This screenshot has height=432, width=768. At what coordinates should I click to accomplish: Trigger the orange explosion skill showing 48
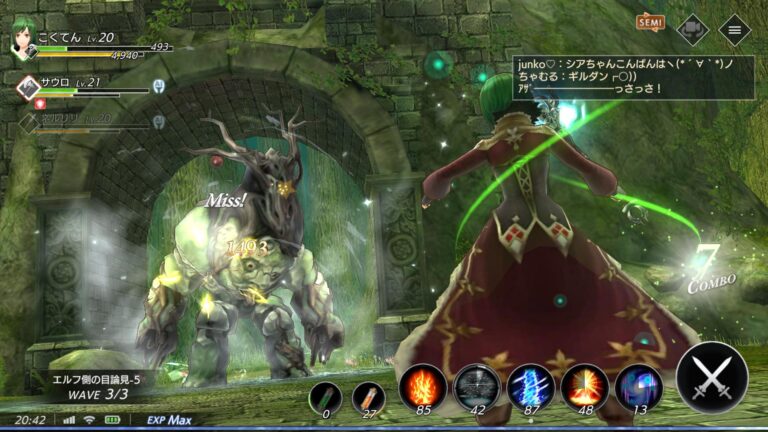tap(585, 386)
